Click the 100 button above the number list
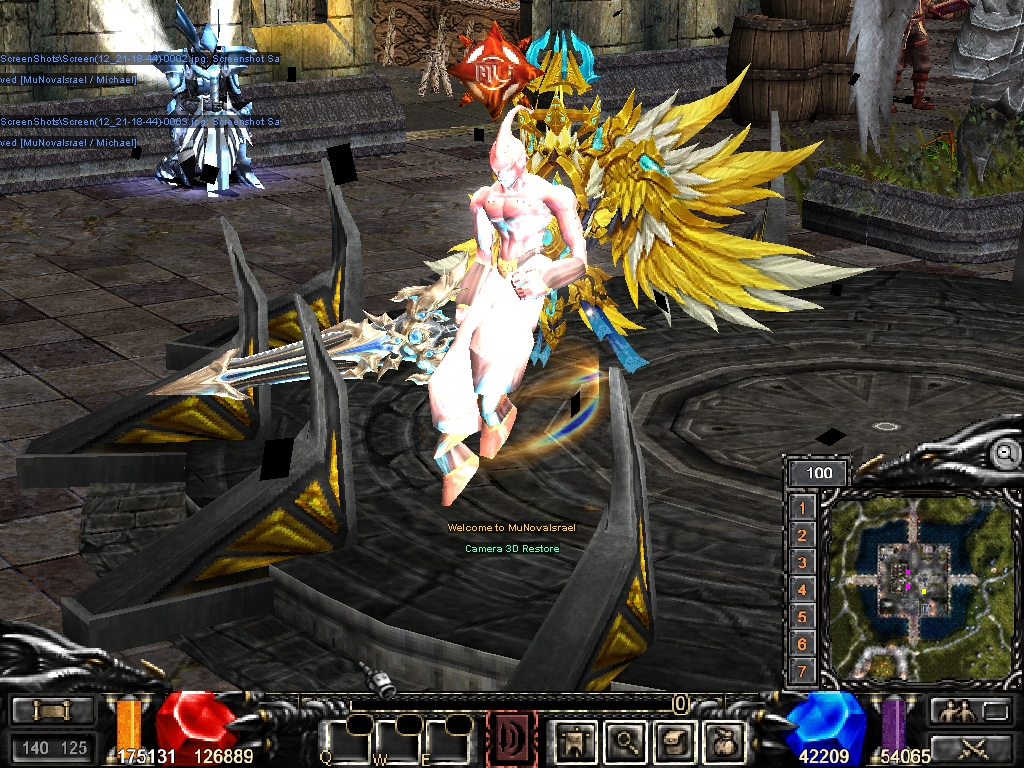 [x=818, y=473]
